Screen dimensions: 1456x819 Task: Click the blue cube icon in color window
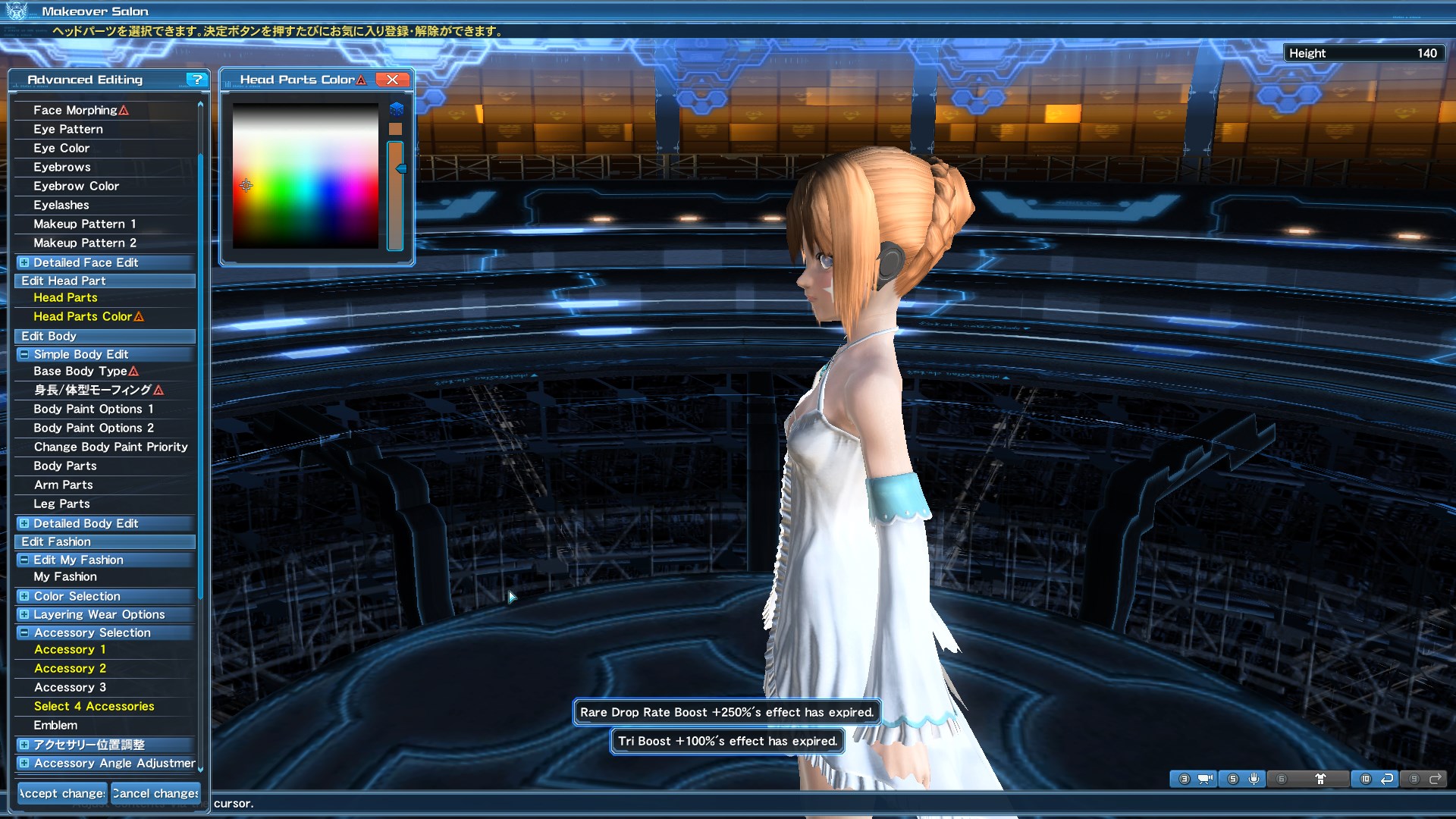tap(395, 108)
